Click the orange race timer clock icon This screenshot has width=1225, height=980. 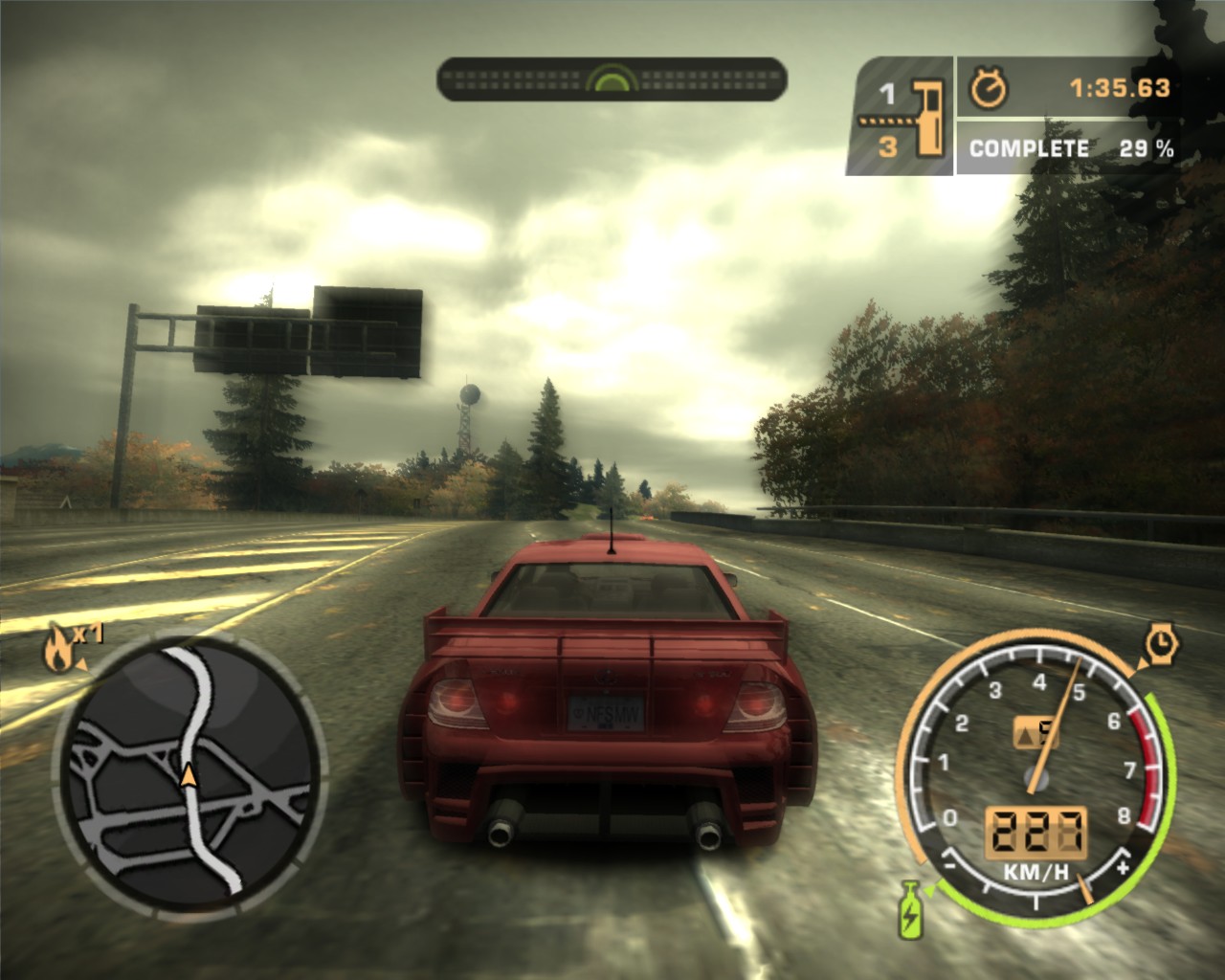tap(989, 89)
